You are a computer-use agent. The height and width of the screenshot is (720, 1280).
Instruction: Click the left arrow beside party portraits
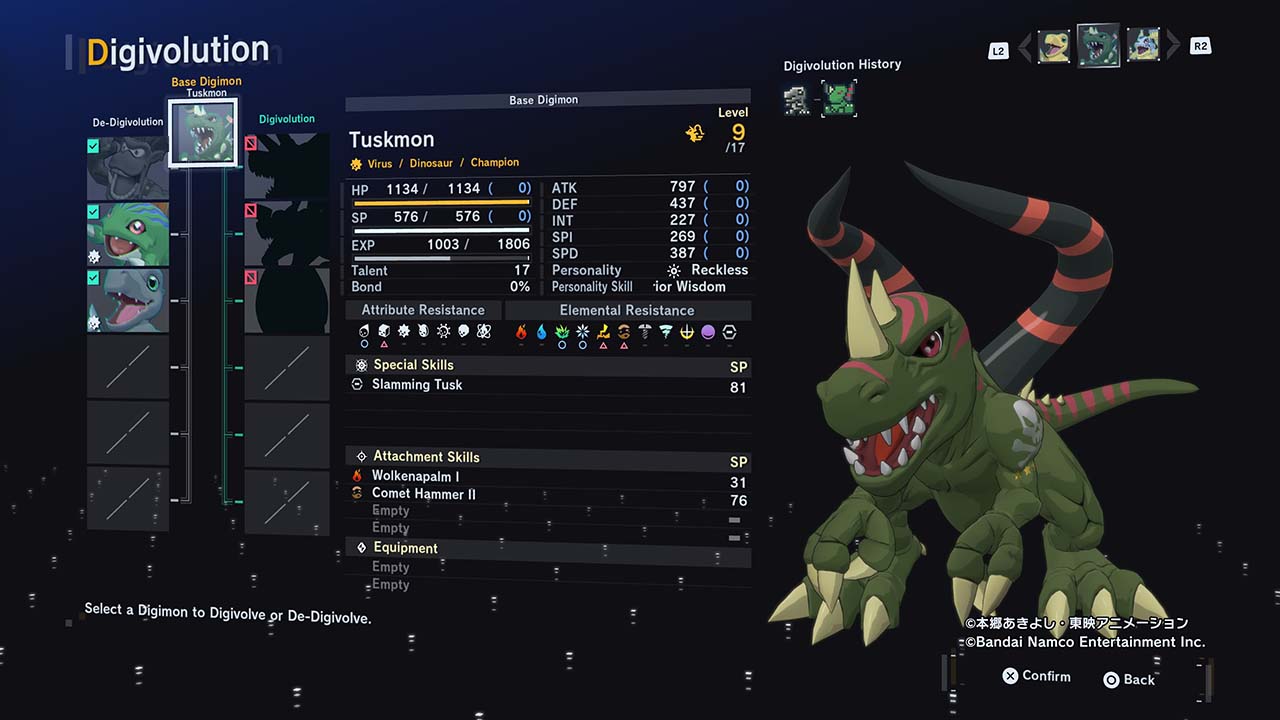[1024, 47]
